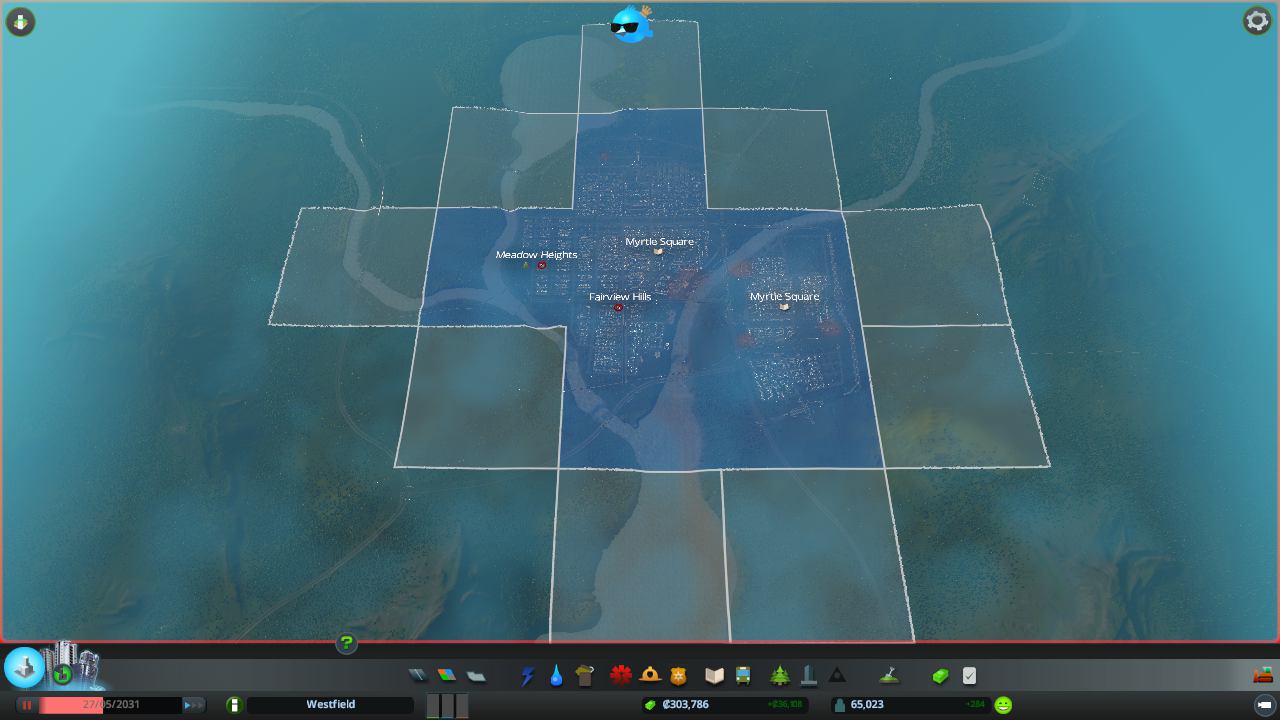Open the money economy panel
The width and height of the screenshot is (1280, 720).
[940, 676]
